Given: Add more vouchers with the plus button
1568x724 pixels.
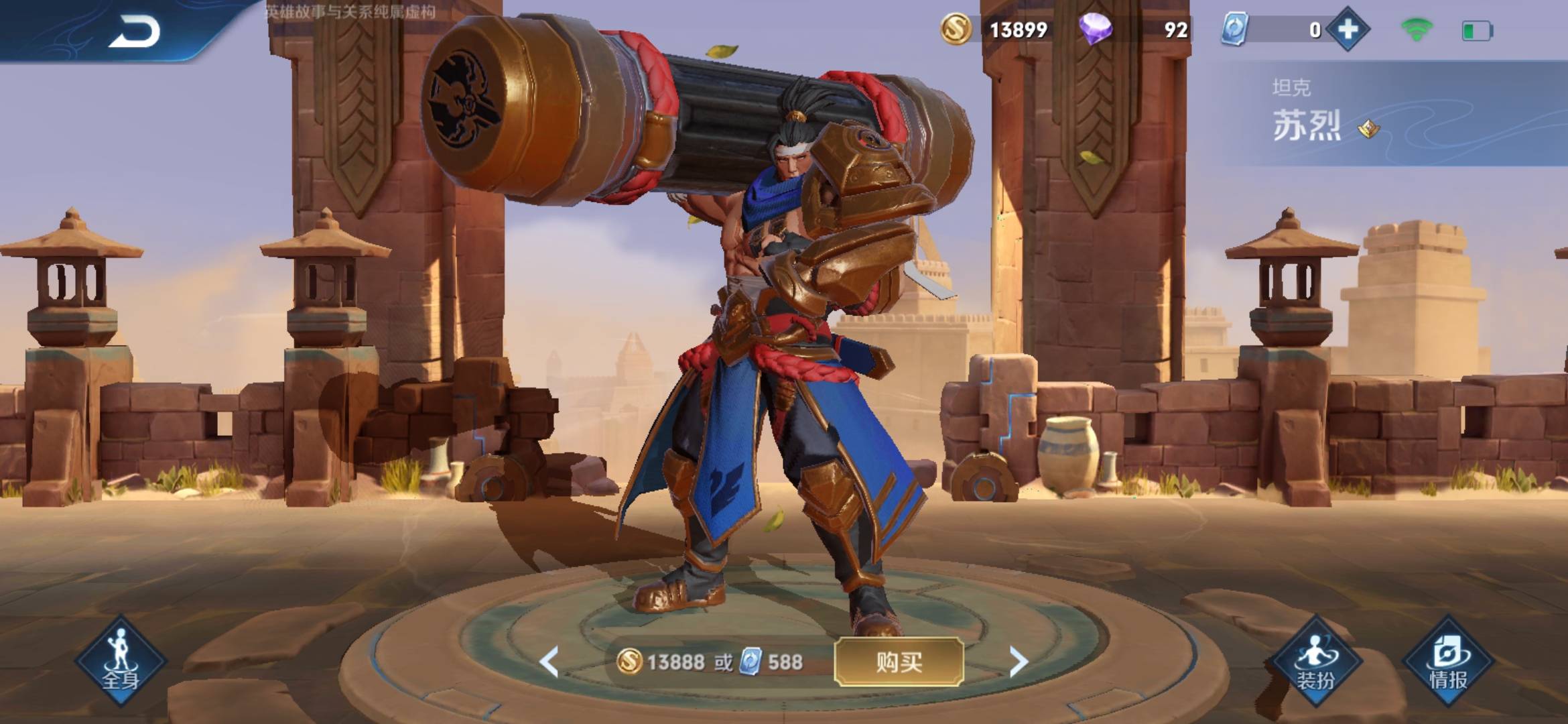Looking at the screenshot, I should point(1348,29).
